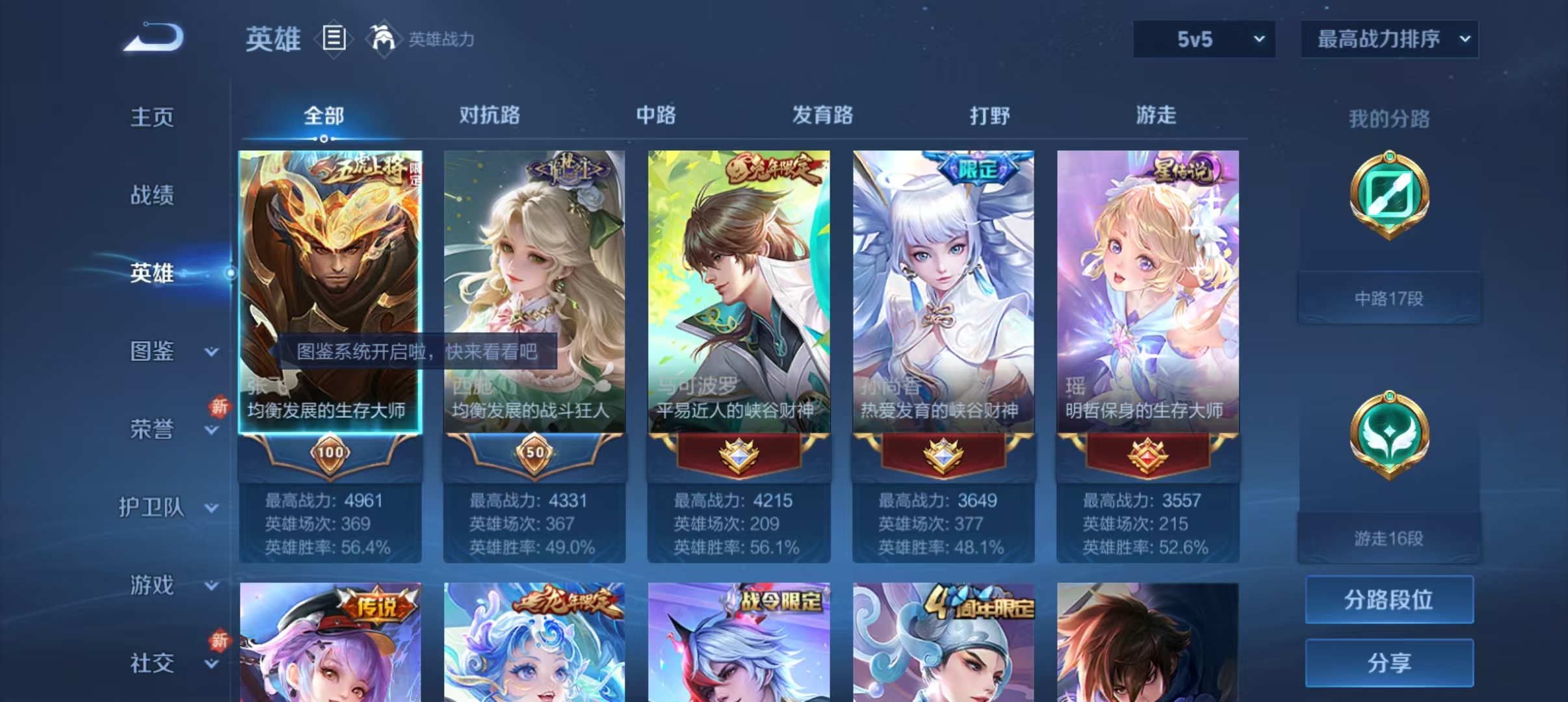Click Zhang Fei's level 100 proficiency badge

(x=330, y=454)
